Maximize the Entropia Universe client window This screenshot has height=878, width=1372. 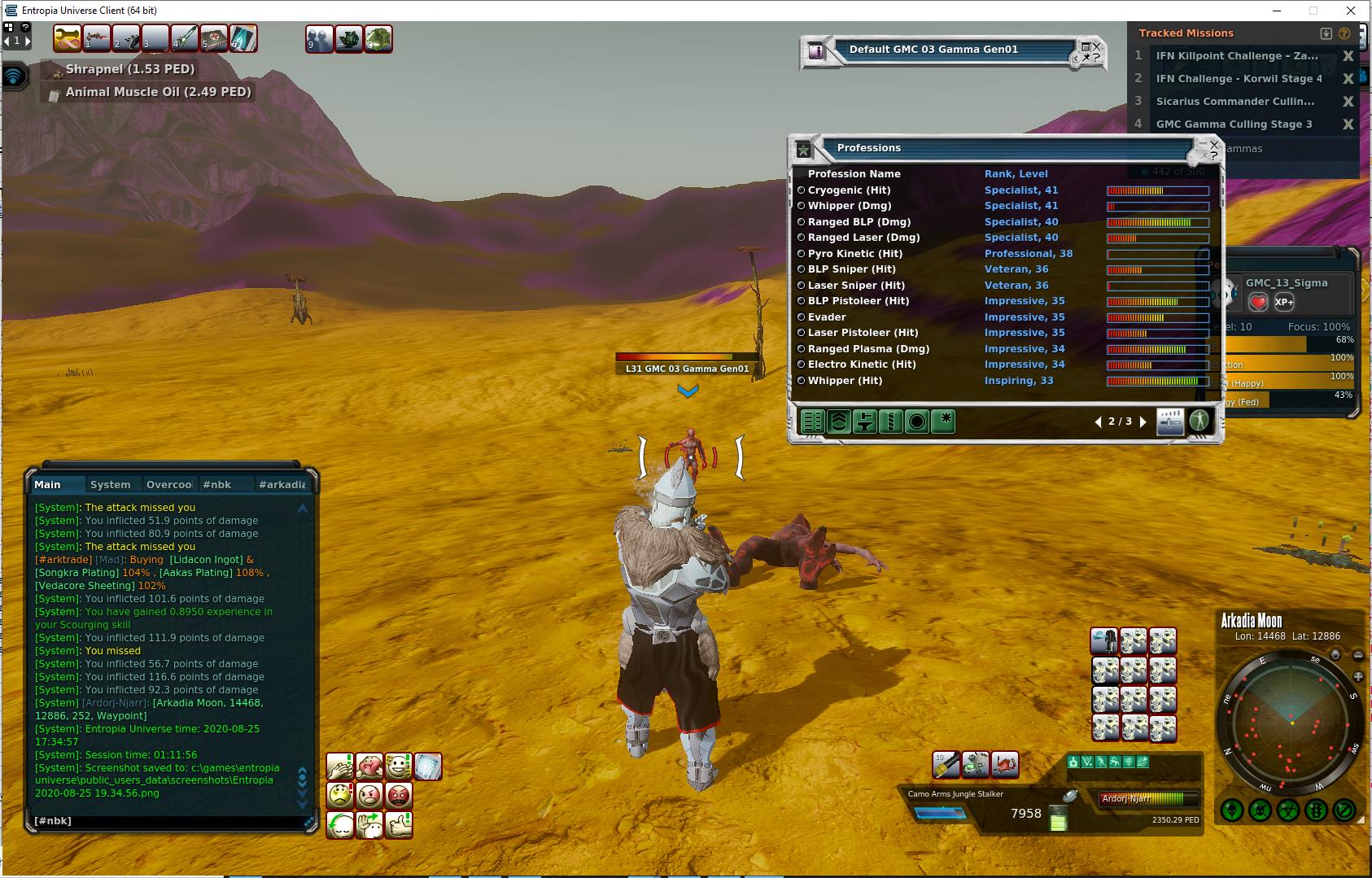click(1313, 11)
